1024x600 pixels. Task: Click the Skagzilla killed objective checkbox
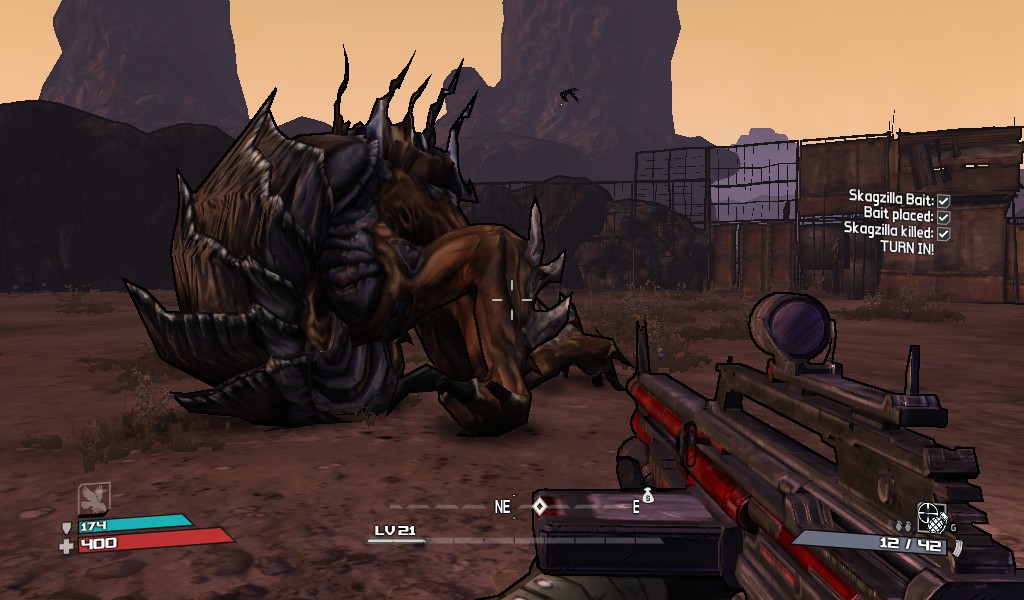pos(943,232)
